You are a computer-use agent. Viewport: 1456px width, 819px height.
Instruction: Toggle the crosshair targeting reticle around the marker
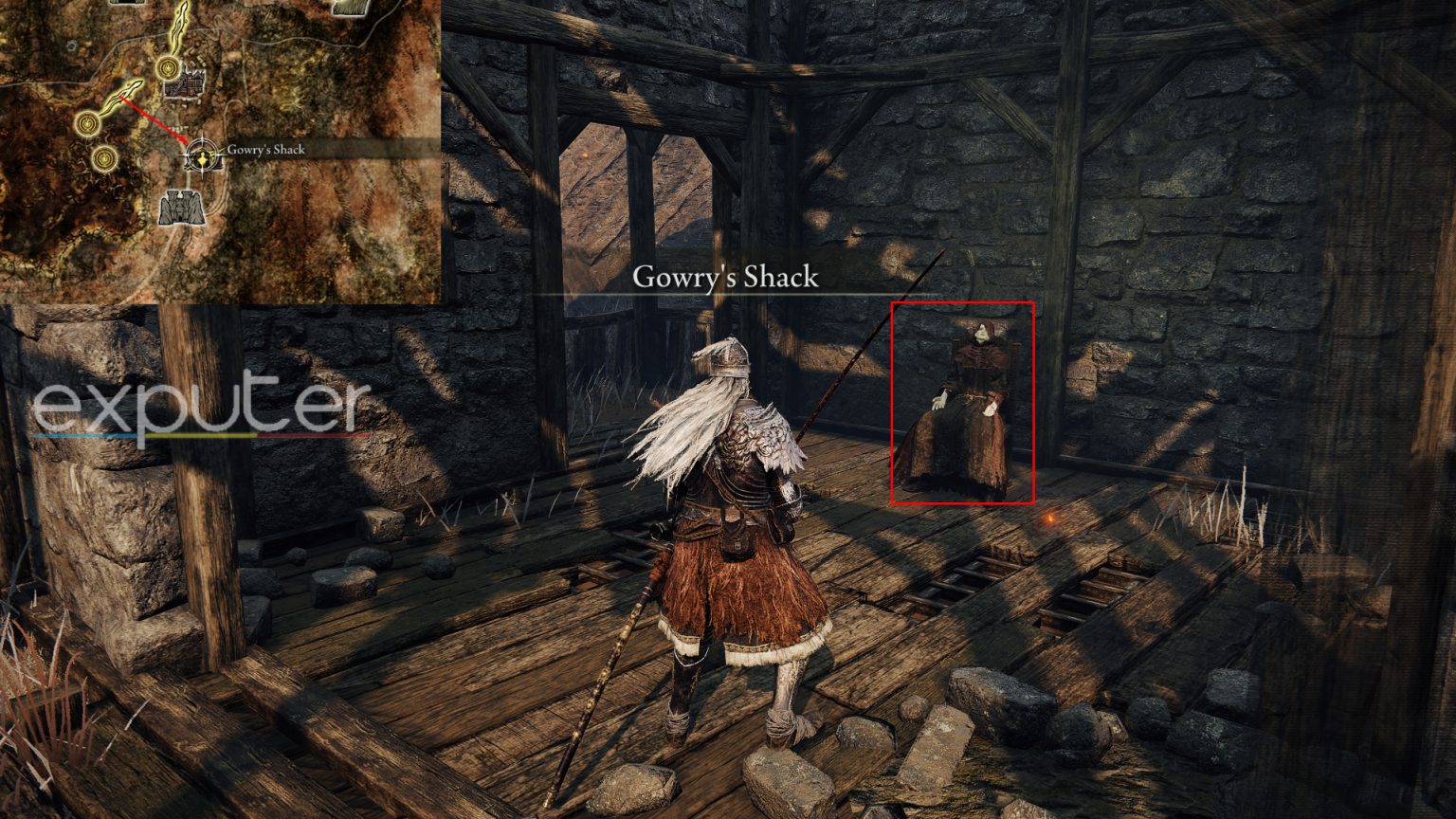click(203, 155)
